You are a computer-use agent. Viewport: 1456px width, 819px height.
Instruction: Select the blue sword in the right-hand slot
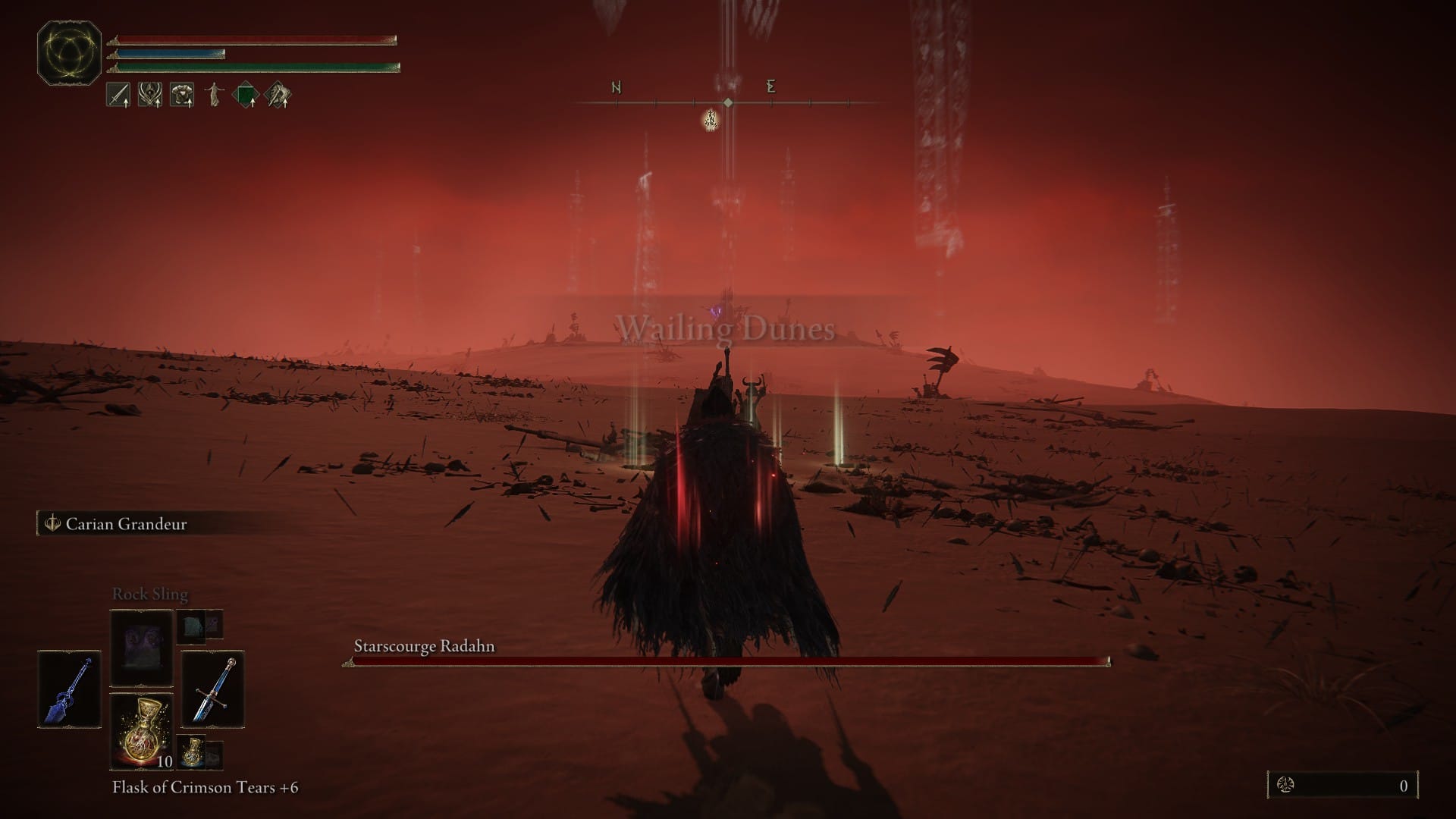pos(212,689)
